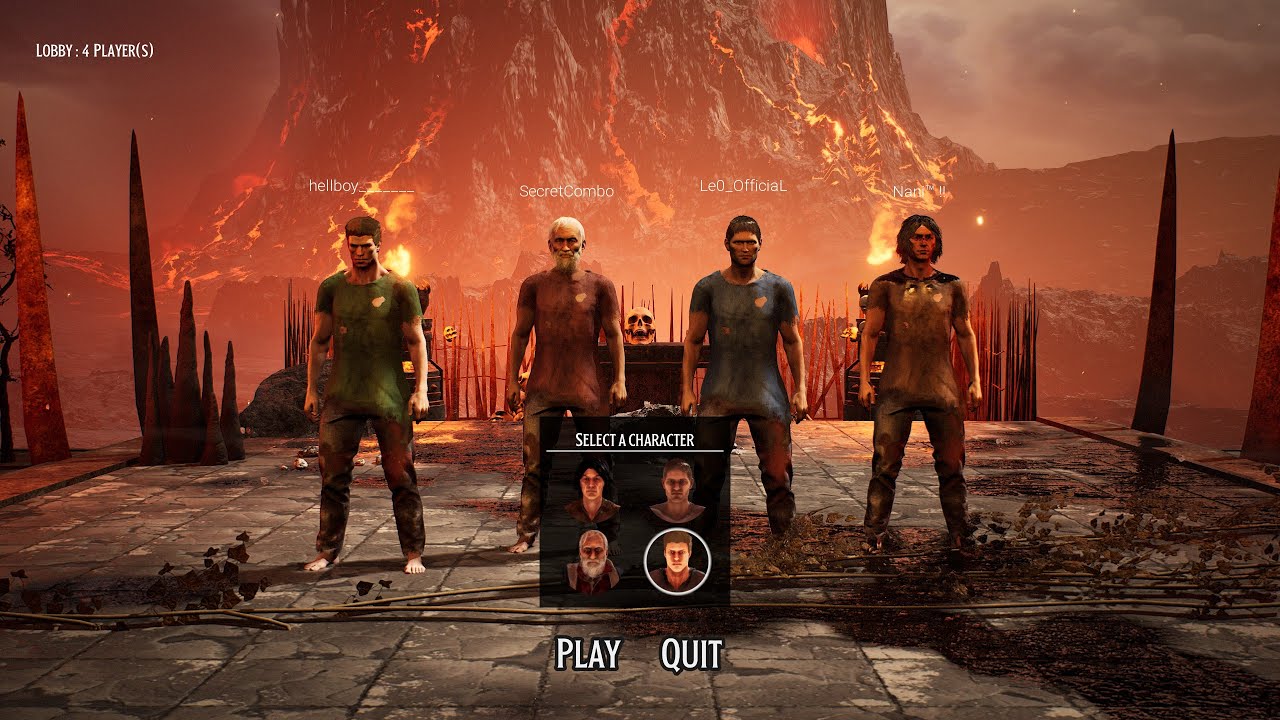Click QUIT to leave the lobby
This screenshot has width=1280, height=720.
[691, 654]
